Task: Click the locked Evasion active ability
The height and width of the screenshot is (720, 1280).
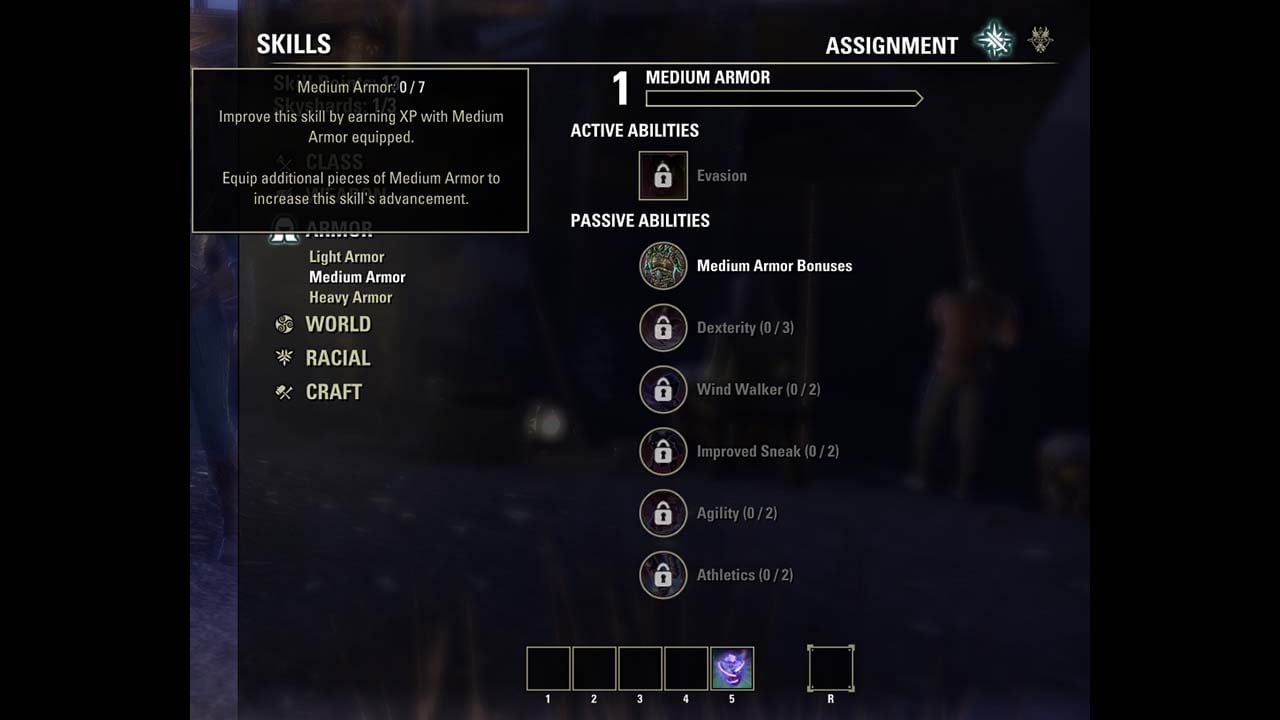Action: coord(663,176)
